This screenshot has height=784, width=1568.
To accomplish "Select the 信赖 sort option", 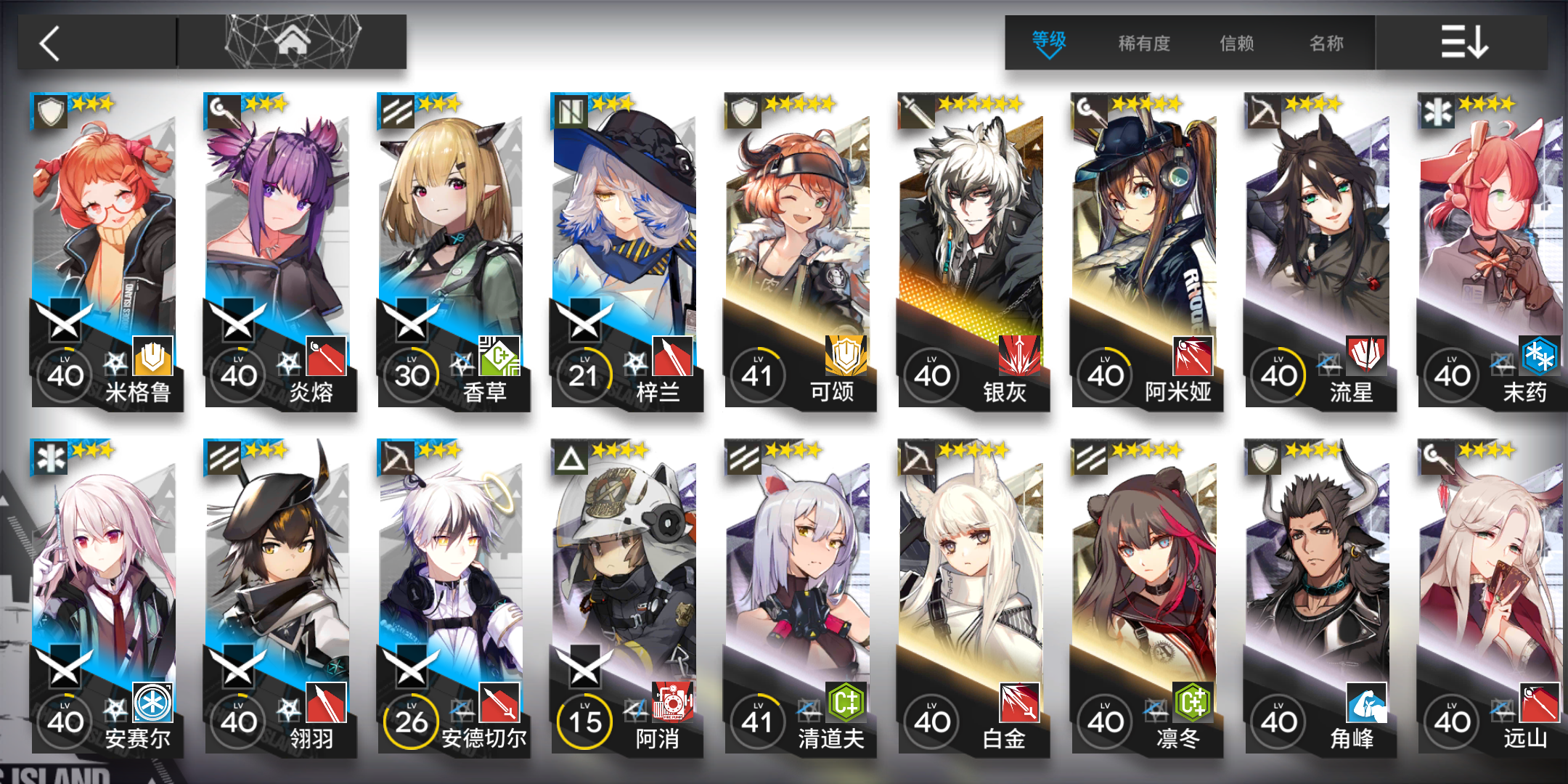I will pyautogui.click(x=1236, y=44).
